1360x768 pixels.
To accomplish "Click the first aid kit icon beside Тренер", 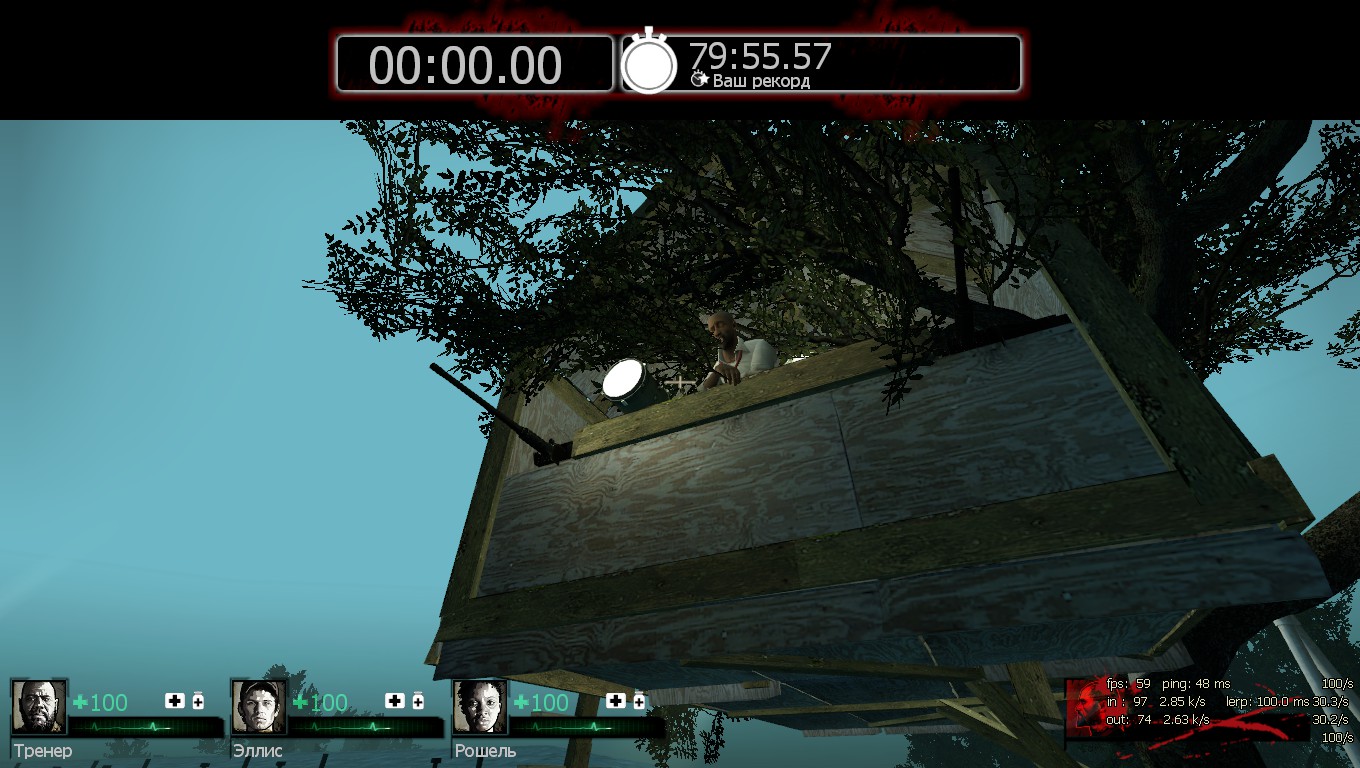I will point(175,701).
